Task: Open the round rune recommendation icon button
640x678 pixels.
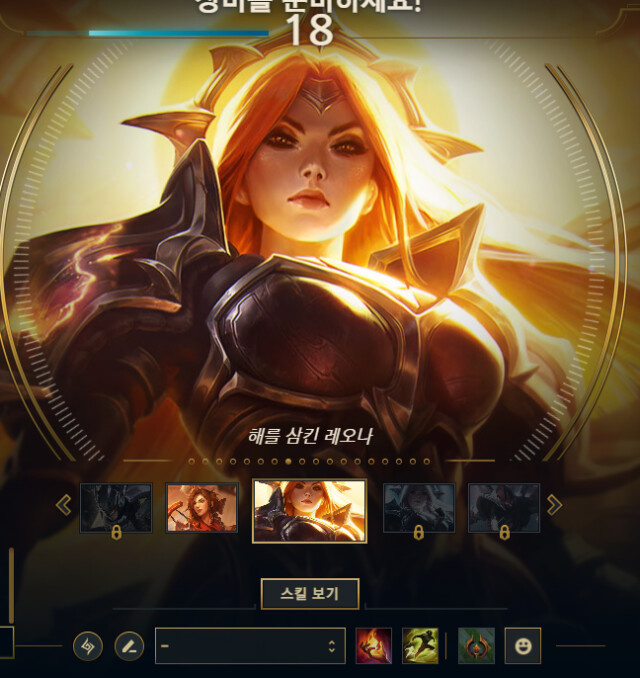Action: pyautogui.click(x=88, y=646)
